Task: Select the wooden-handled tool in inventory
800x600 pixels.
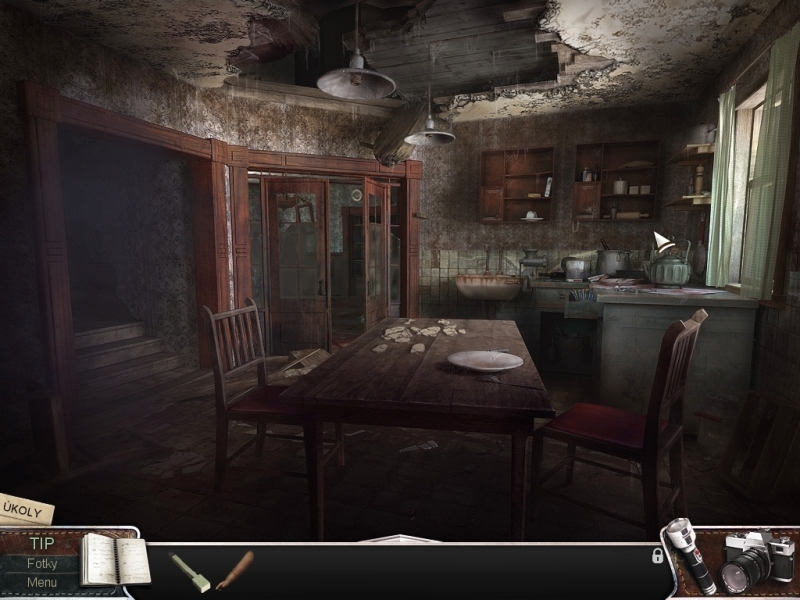Action: click(235, 570)
